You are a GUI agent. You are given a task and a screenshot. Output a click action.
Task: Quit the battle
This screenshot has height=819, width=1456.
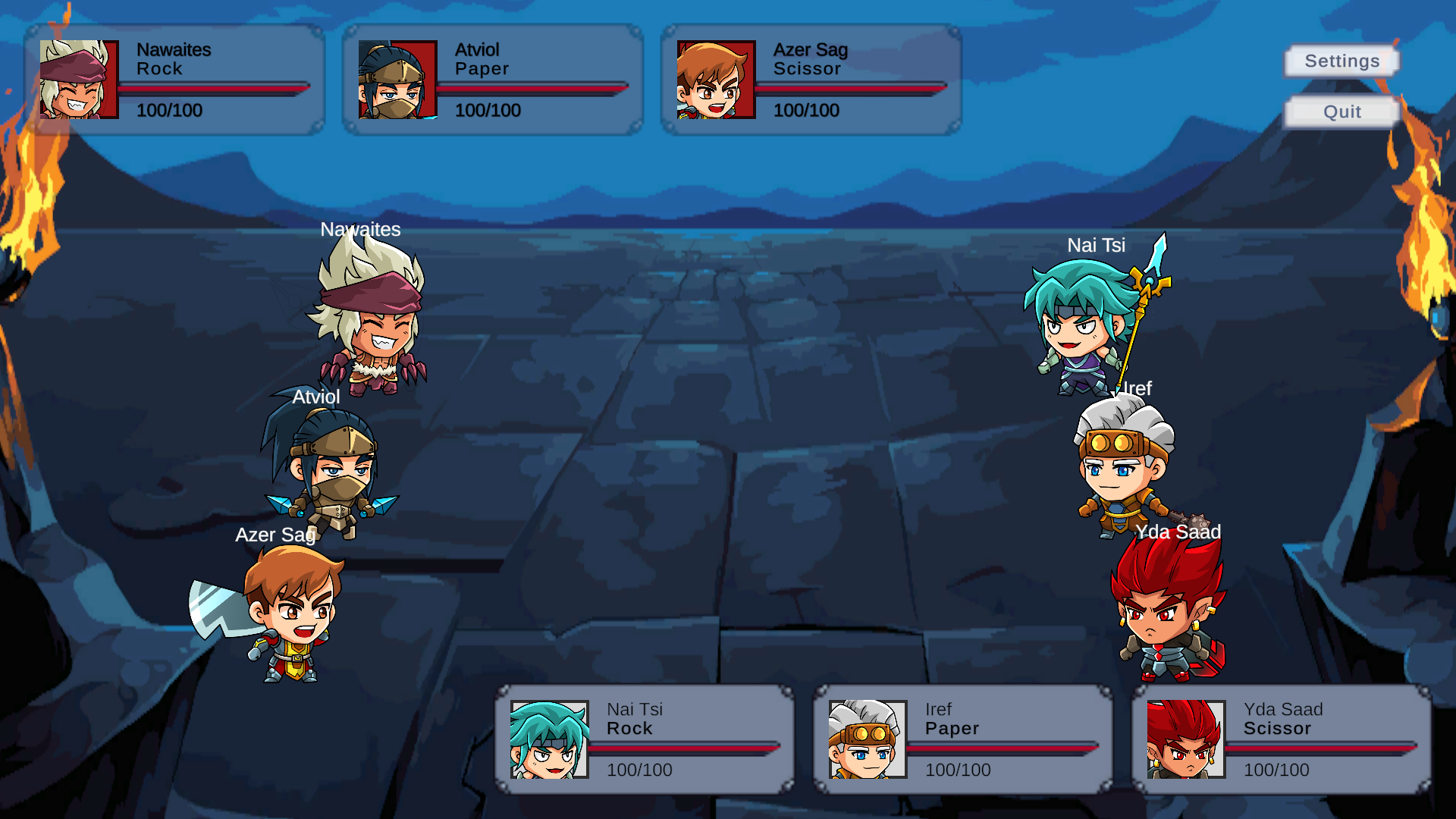(1341, 111)
